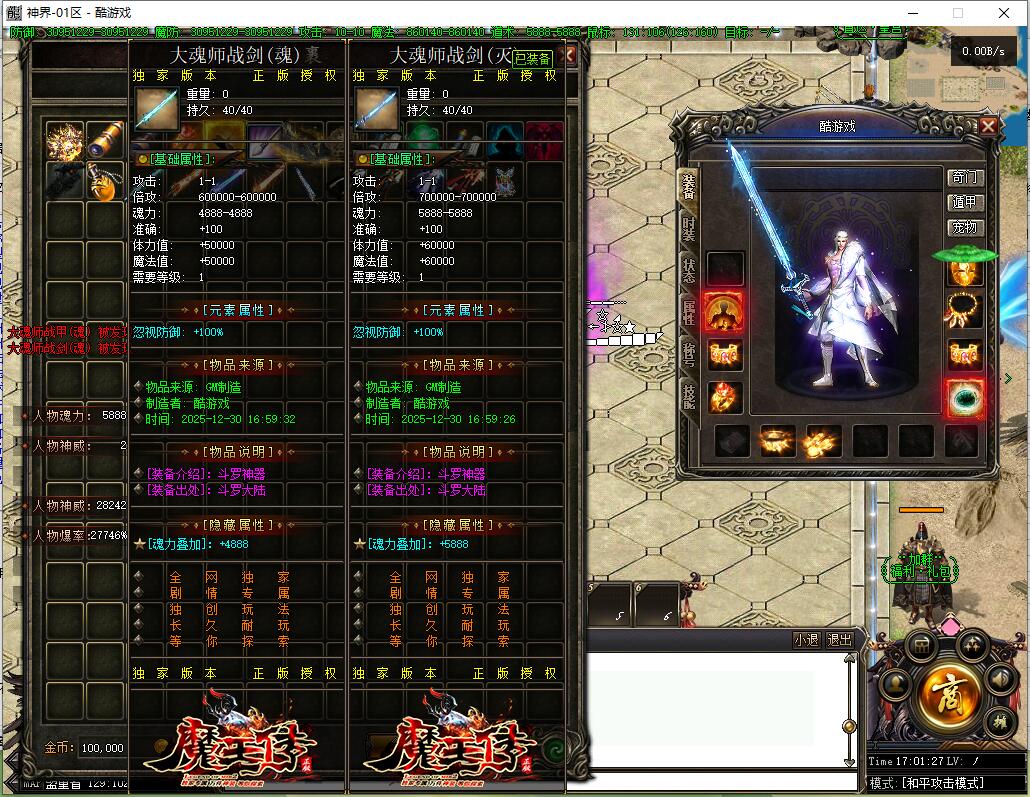This screenshot has height=797, width=1030.
Task: Toggle sound with the speaker button
Action: click(999, 680)
